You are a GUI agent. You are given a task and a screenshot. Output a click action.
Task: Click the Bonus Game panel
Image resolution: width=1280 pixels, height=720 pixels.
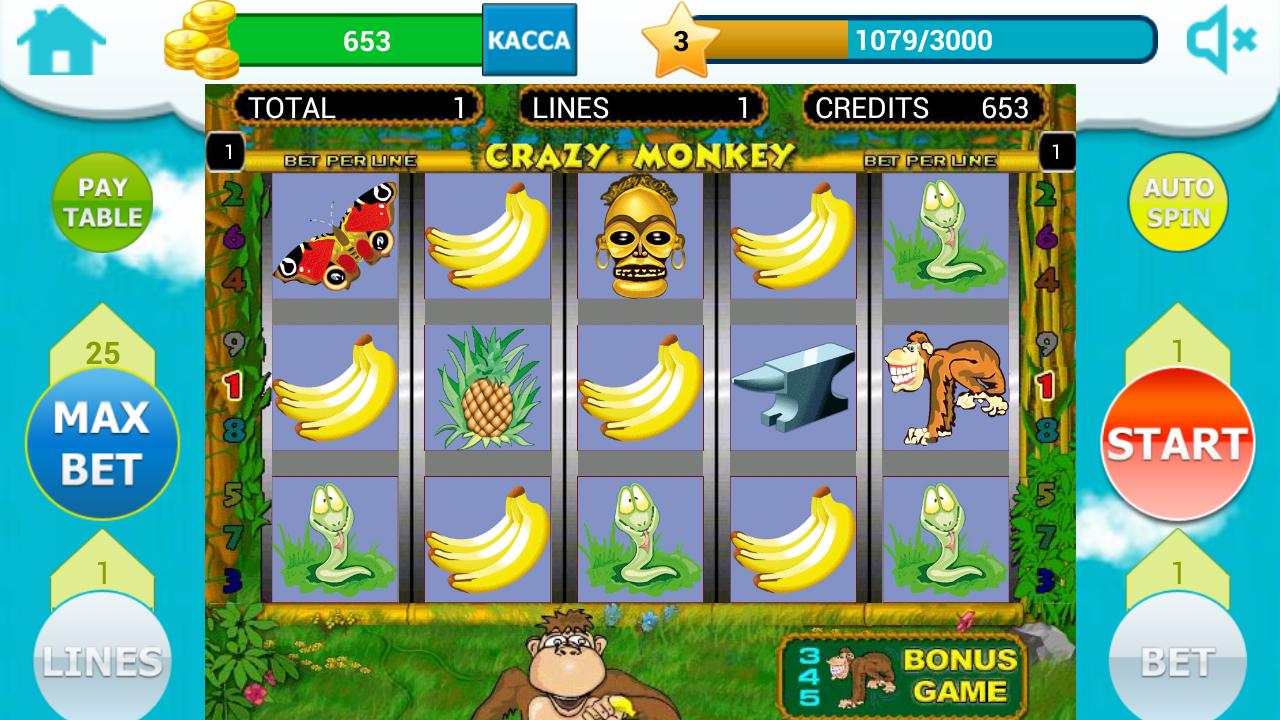point(902,676)
